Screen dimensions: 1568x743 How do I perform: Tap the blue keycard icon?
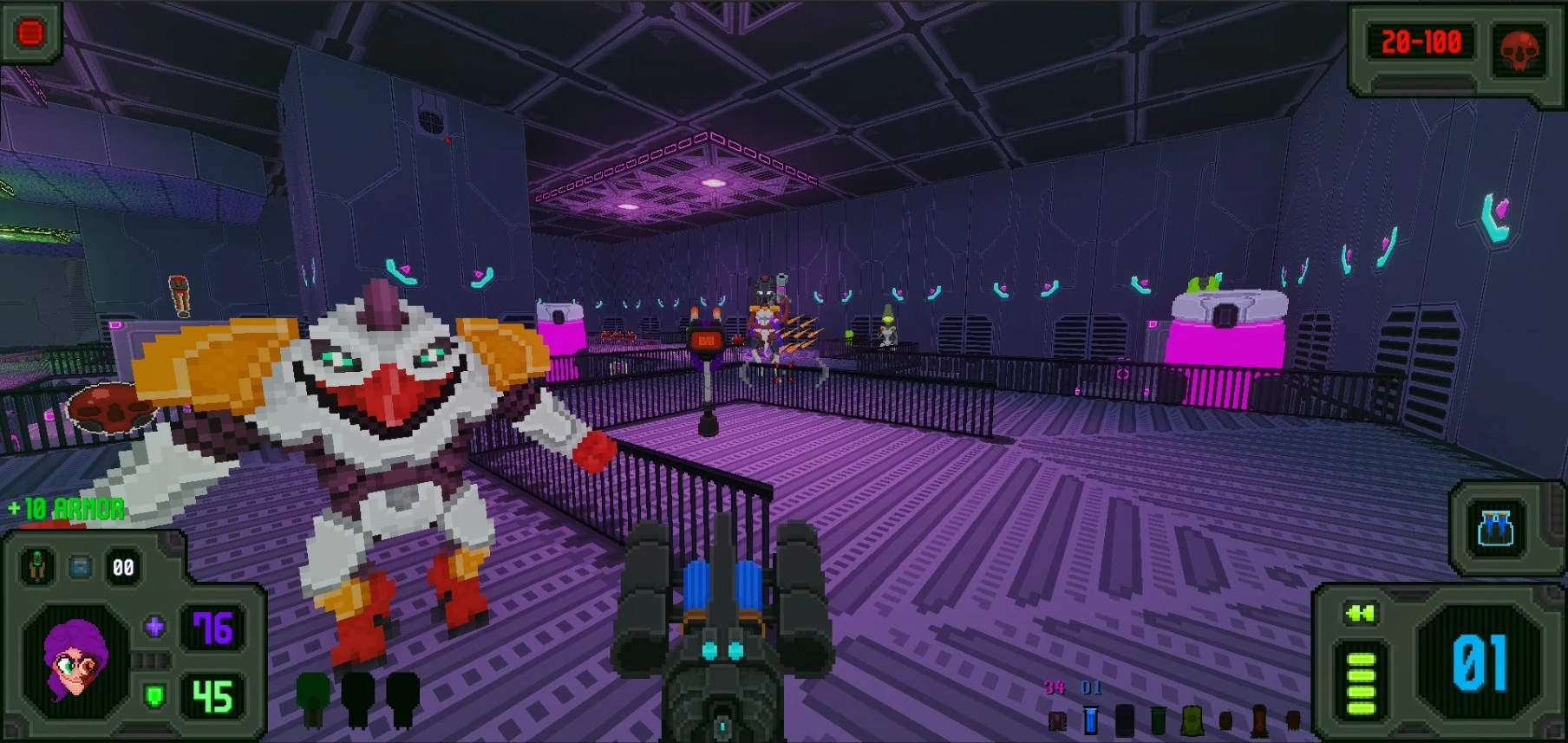(x=81, y=568)
